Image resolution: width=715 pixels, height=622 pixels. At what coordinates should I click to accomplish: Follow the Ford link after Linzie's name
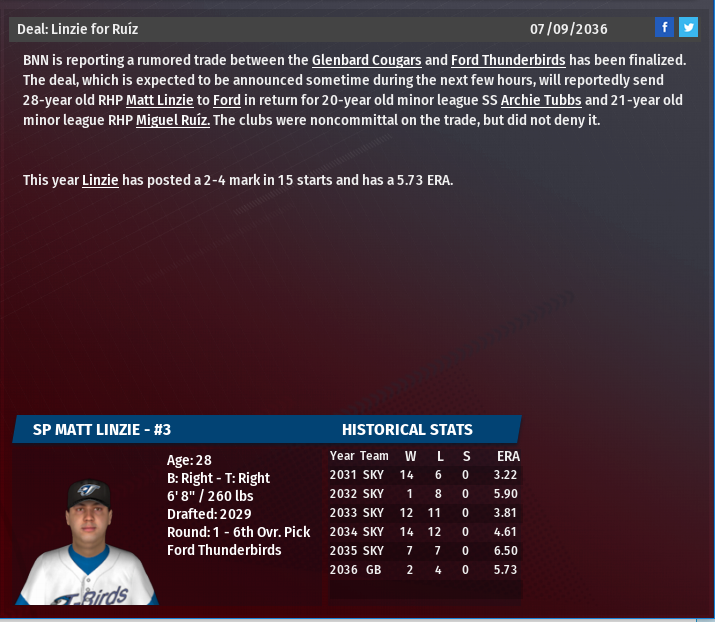pyautogui.click(x=227, y=100)
